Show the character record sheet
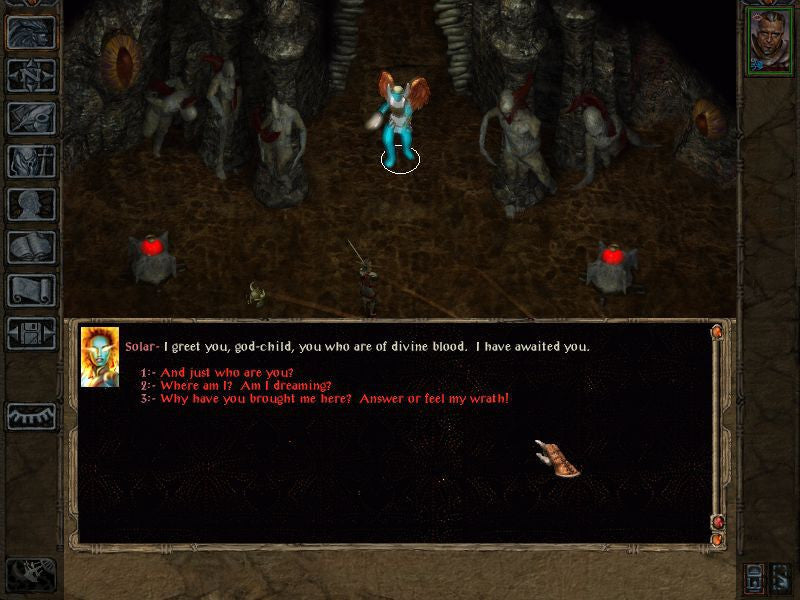 point(31,204)
